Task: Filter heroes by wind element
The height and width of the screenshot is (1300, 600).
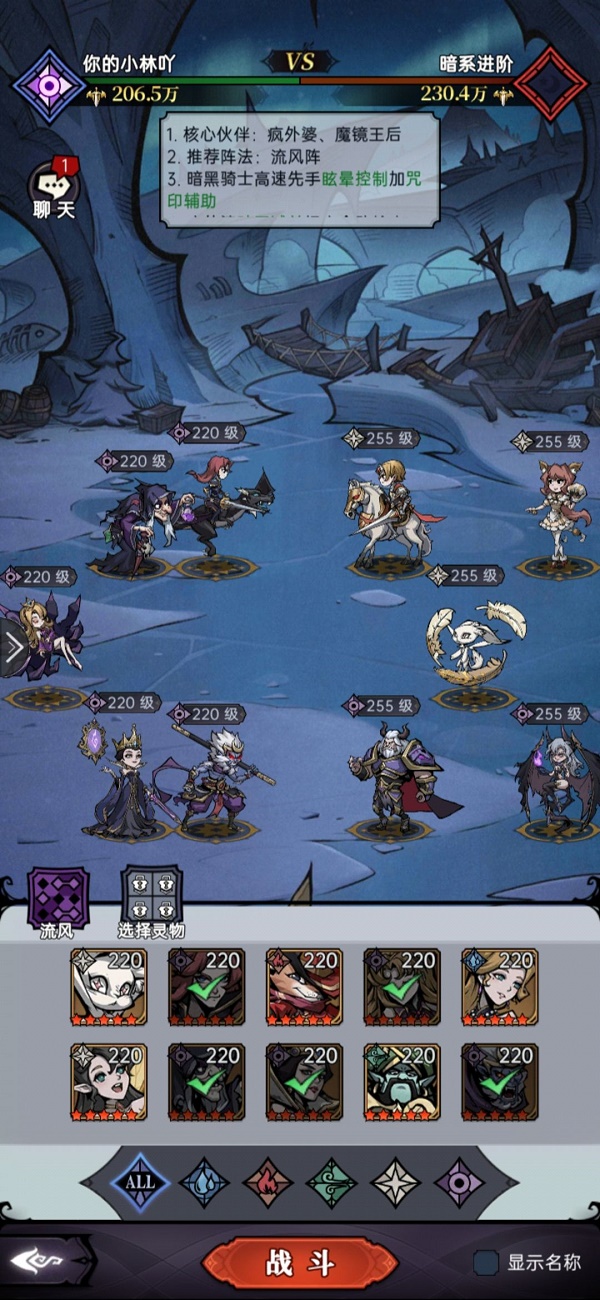Action: 331,1181
